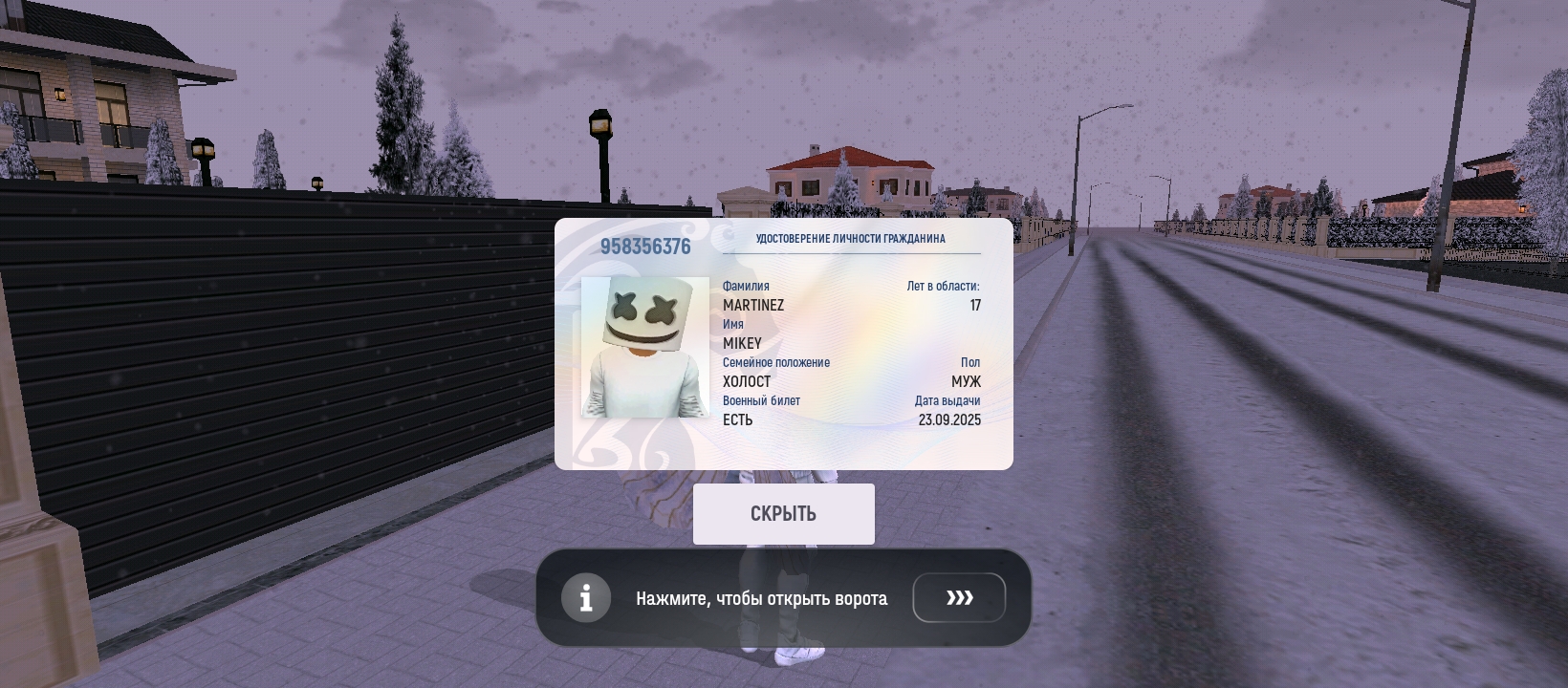Click the Имя field label on the ID
Viewport: 1568px width, 688px height.
[734, 324]
